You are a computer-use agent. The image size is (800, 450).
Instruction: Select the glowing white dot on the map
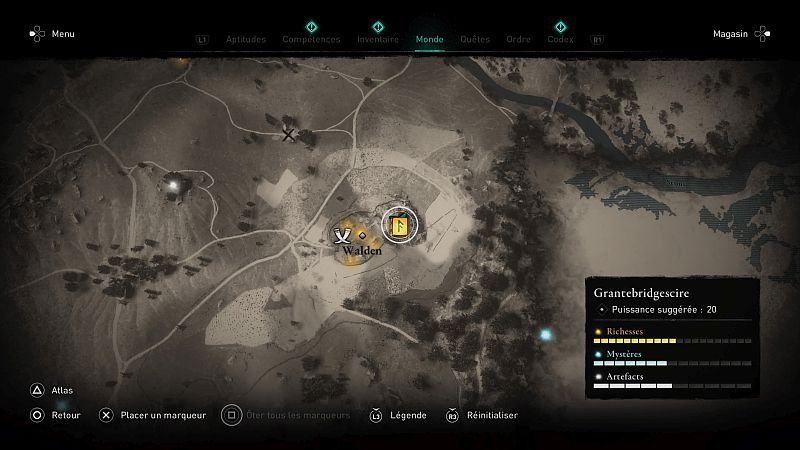click(176, 184)
